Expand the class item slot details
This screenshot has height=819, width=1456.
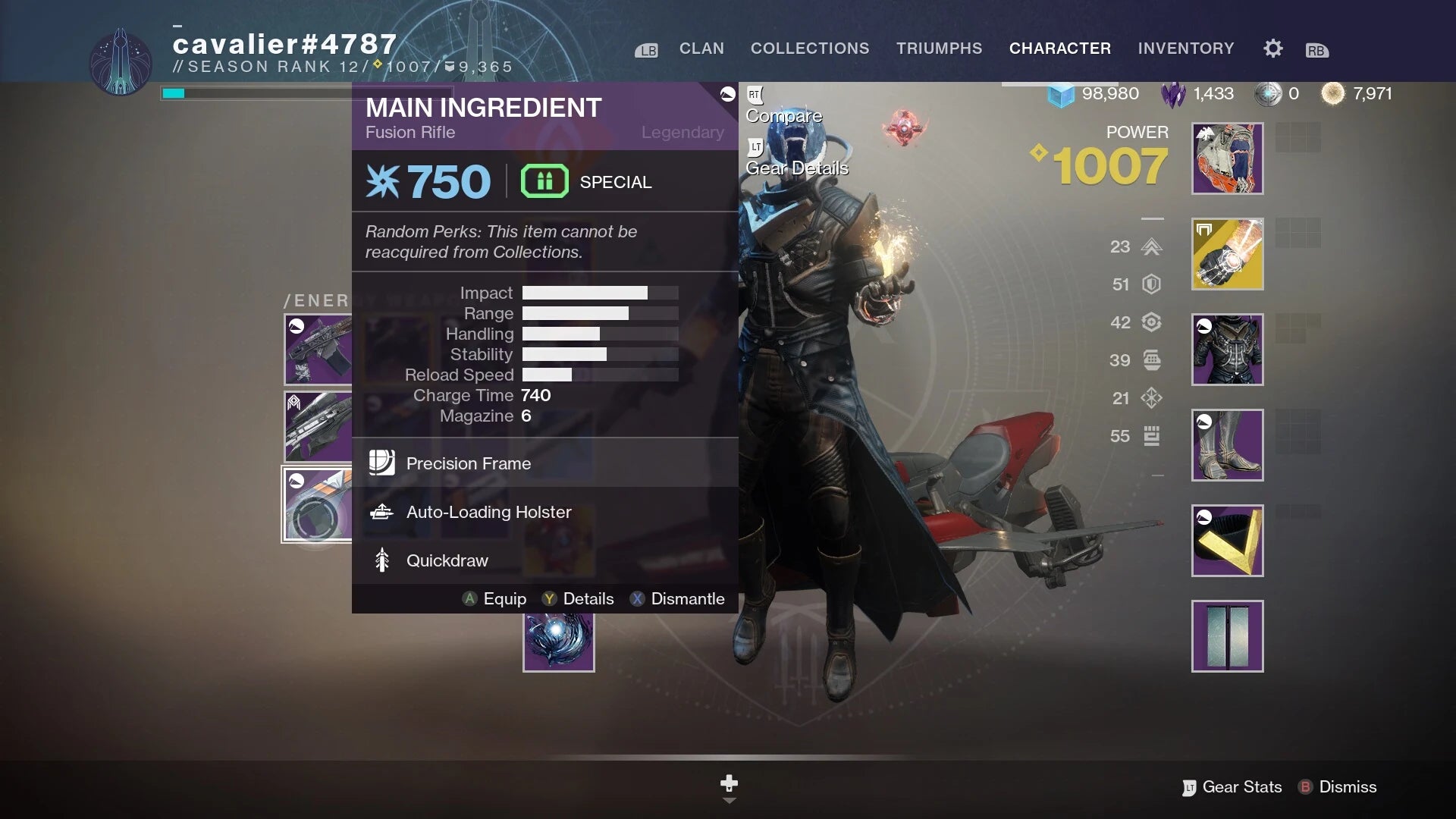coord(1226,541)
